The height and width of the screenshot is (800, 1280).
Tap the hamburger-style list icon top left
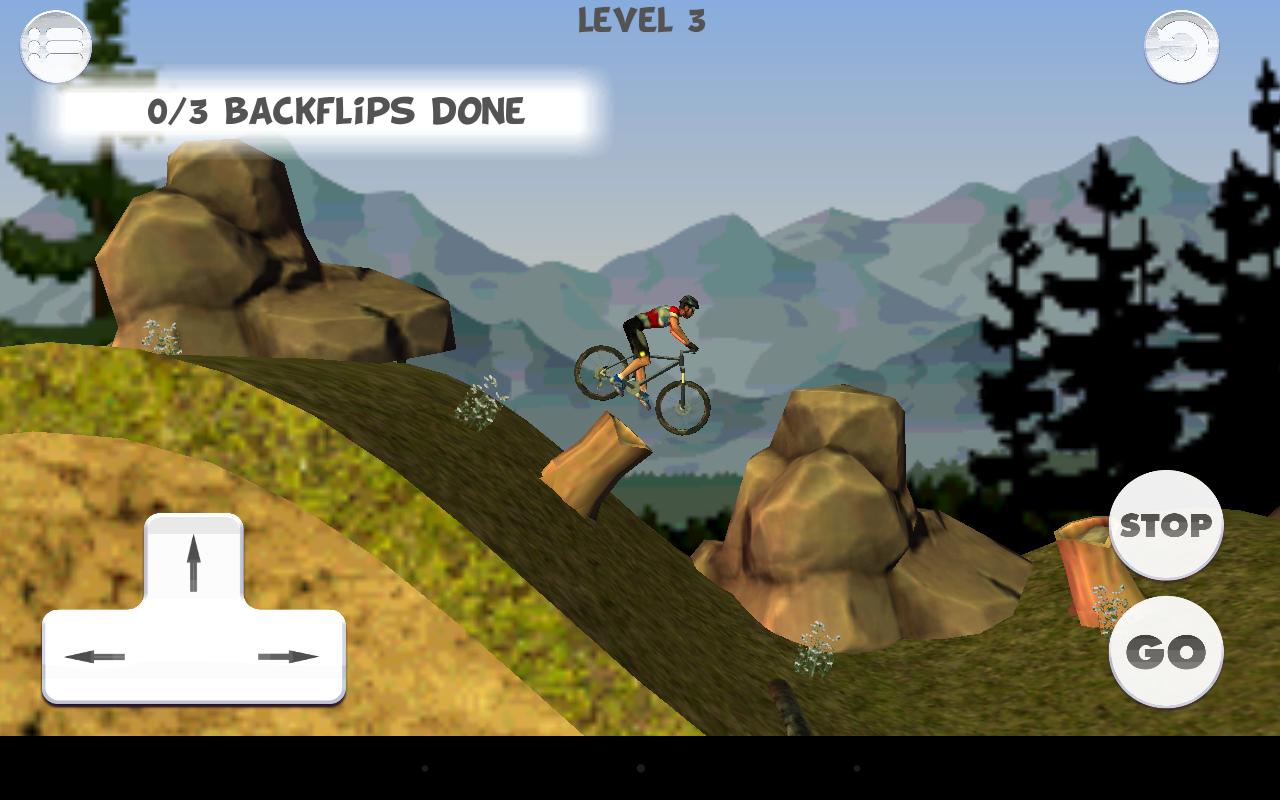click(55, 45)
